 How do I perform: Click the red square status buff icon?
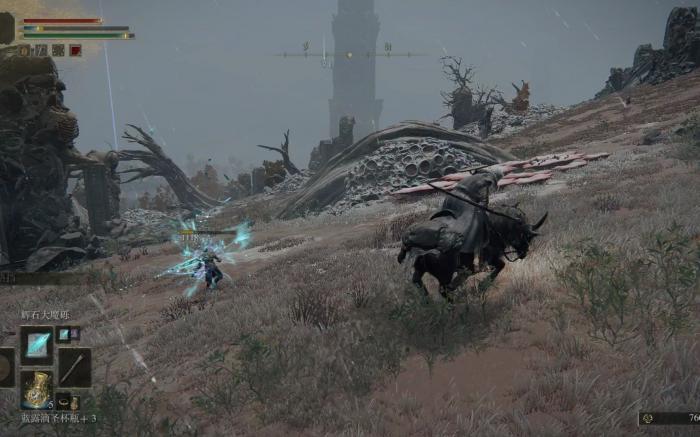click(x=76, y=50)
